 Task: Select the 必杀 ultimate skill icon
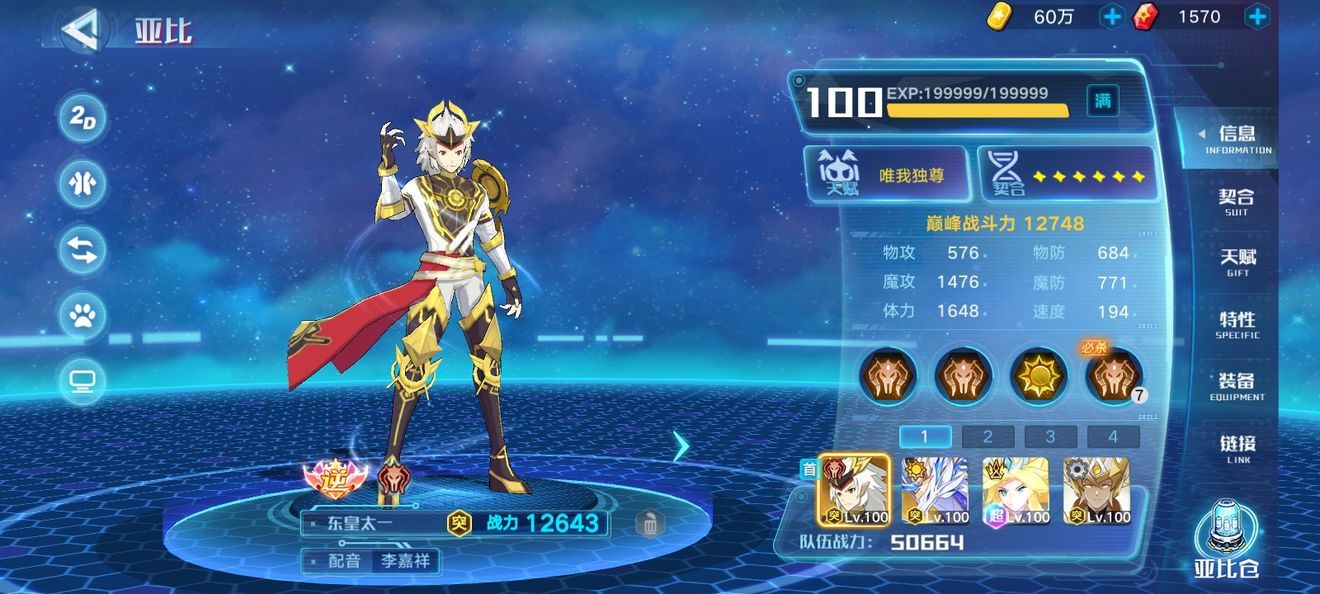[1114, 376]
